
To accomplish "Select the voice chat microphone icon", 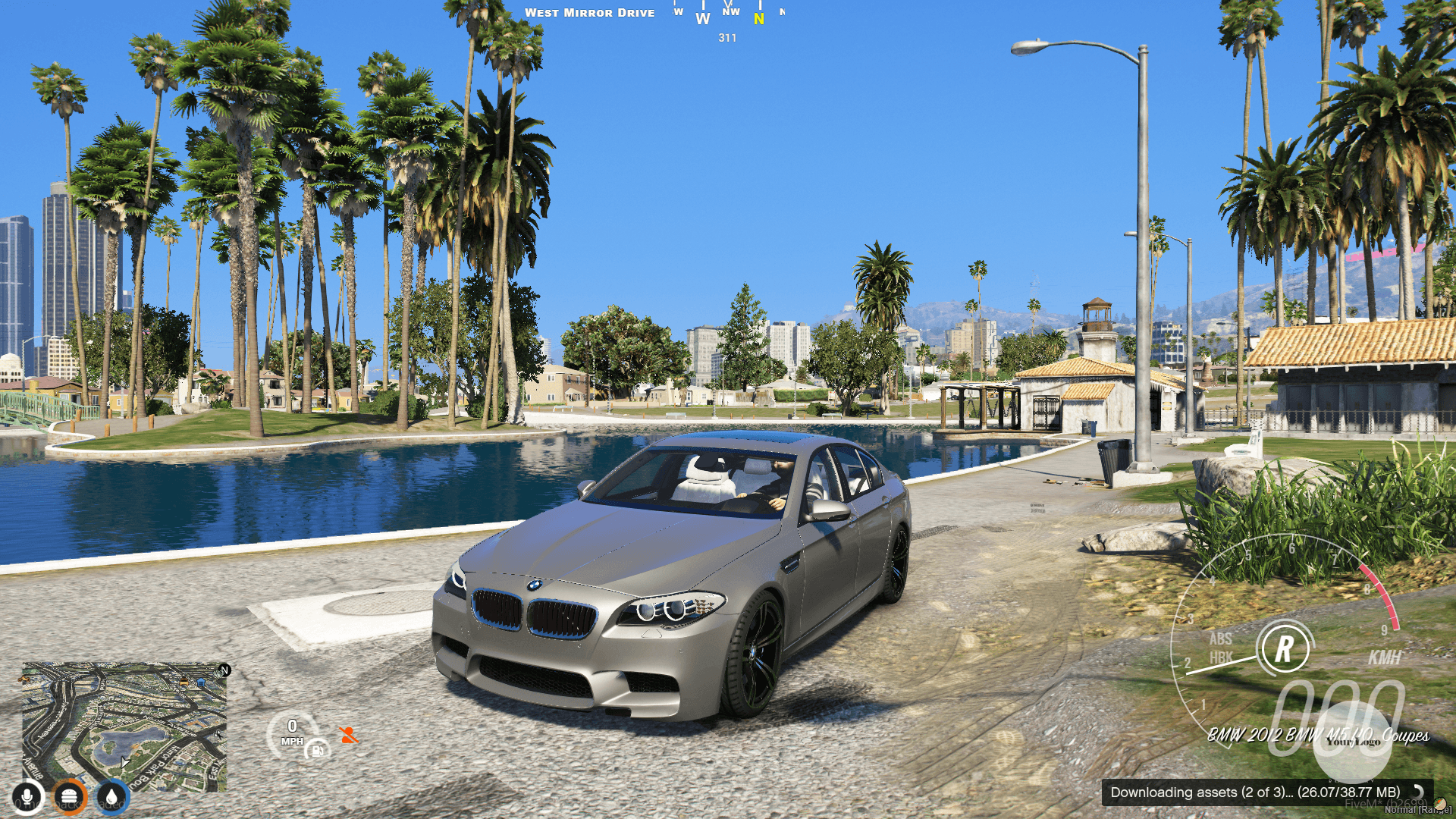I will click(x=28, y=795).
